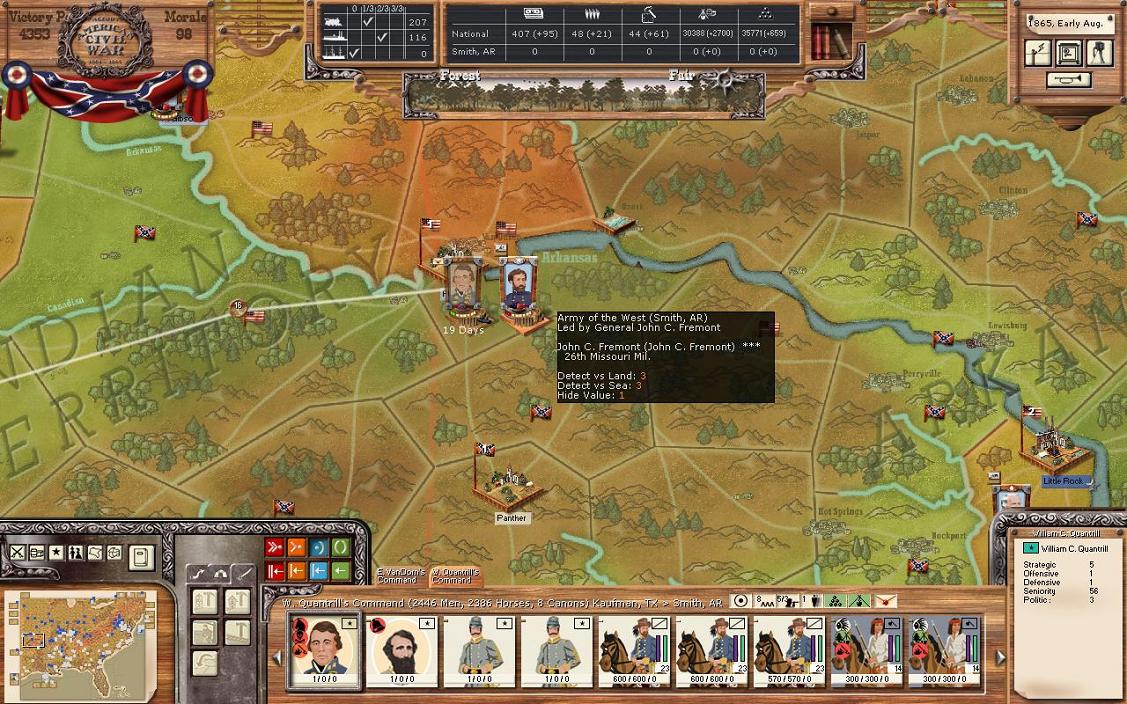Click the telegraph pole lightning button

[1038, 54]
